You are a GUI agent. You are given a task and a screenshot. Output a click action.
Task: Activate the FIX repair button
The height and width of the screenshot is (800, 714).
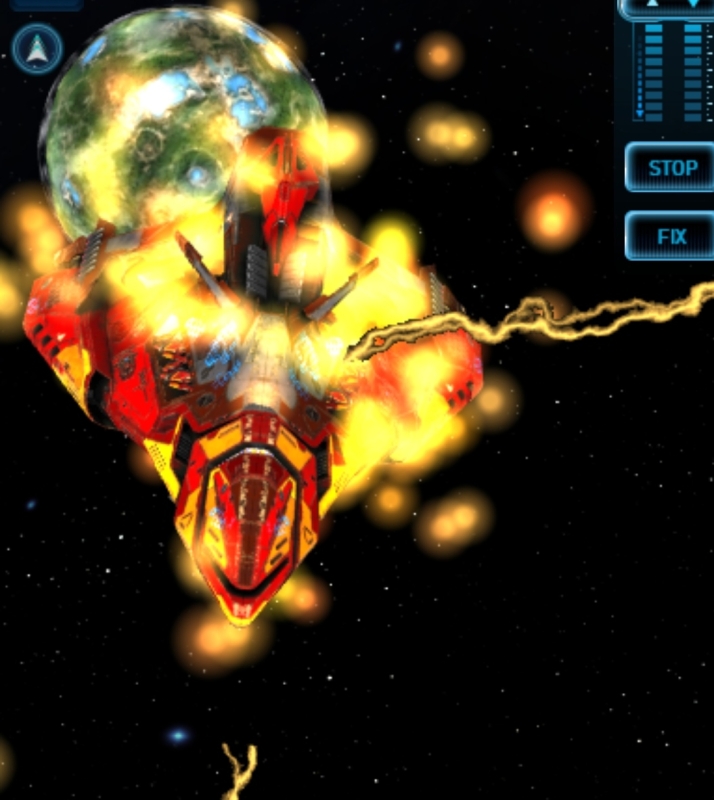click(x=670, y=237)
